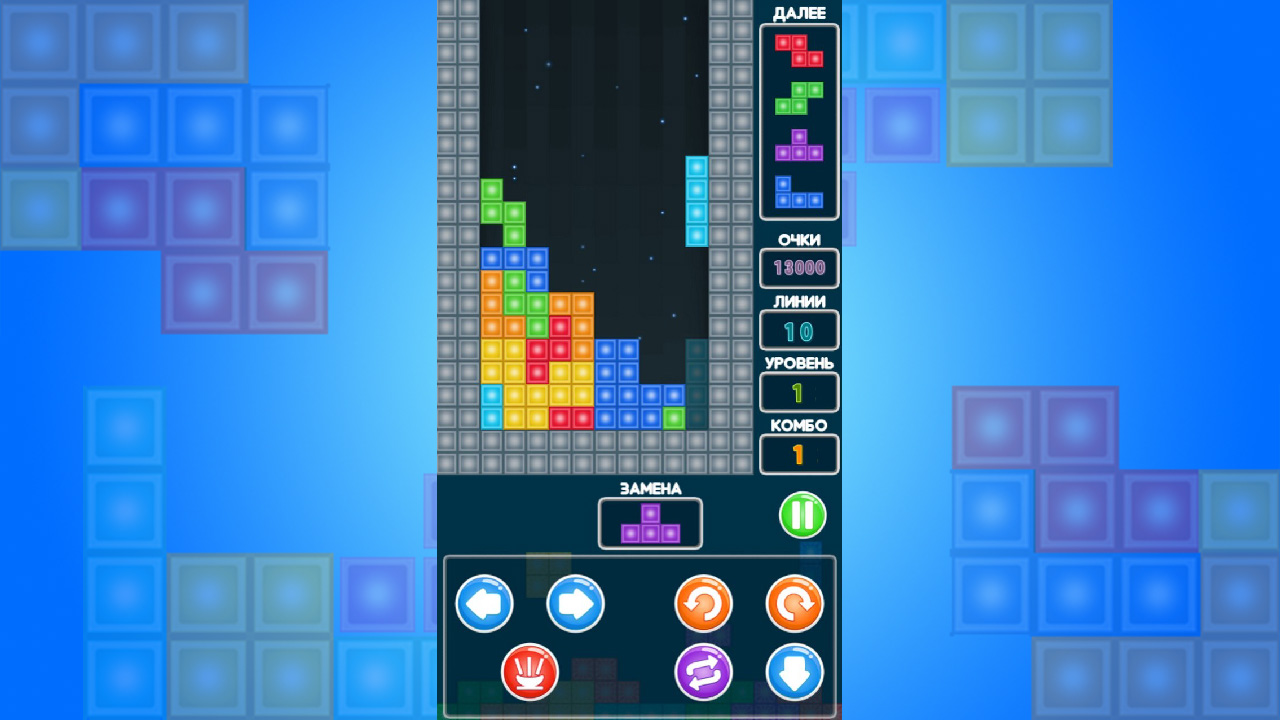
Task: Click the ОЧКИ score display showing 13000
Action: (x=798, y=268)
